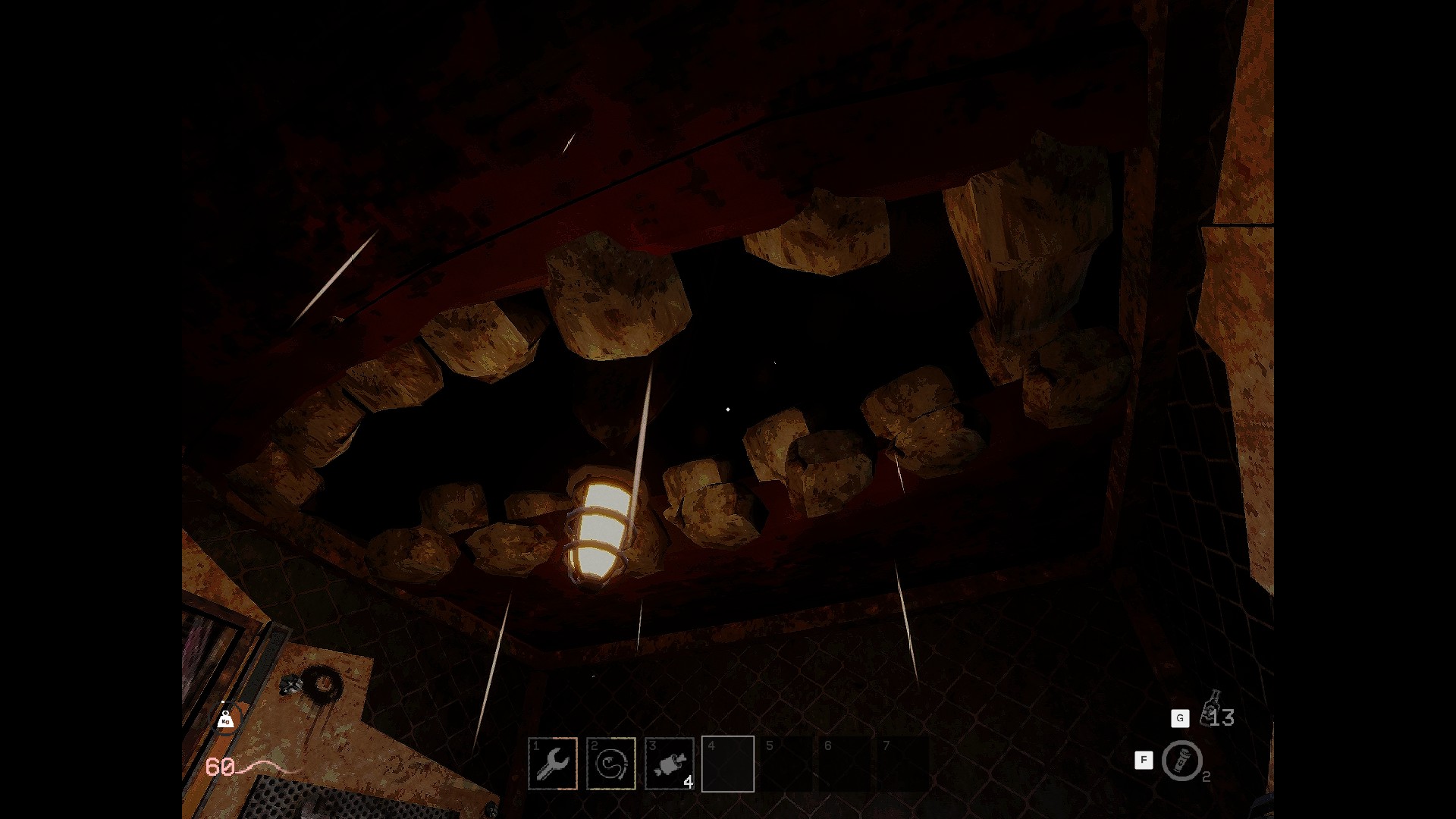1456x819 pixels.
Task: Activate the flashlight icon
Action: click(x=1181, y=761)
